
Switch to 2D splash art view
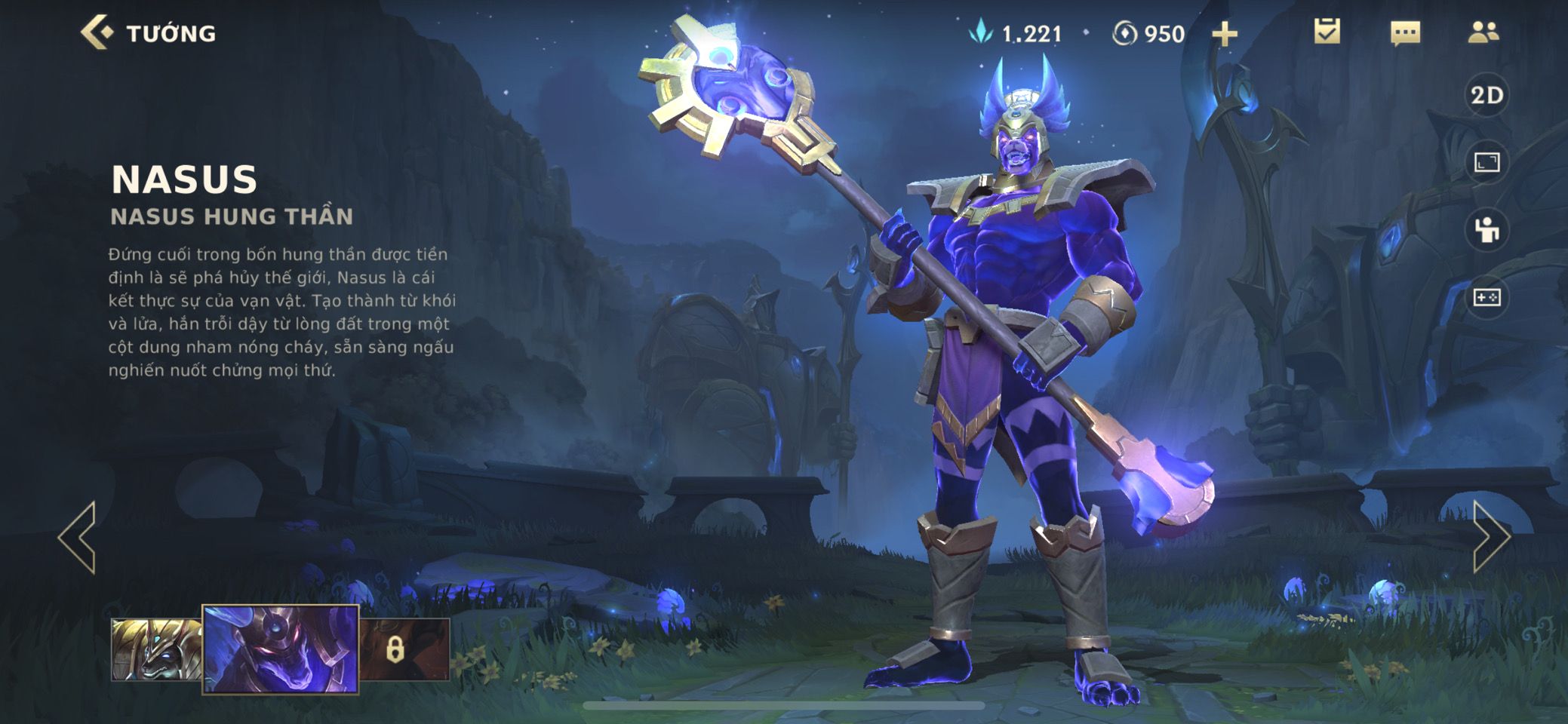coord(1487,96)
